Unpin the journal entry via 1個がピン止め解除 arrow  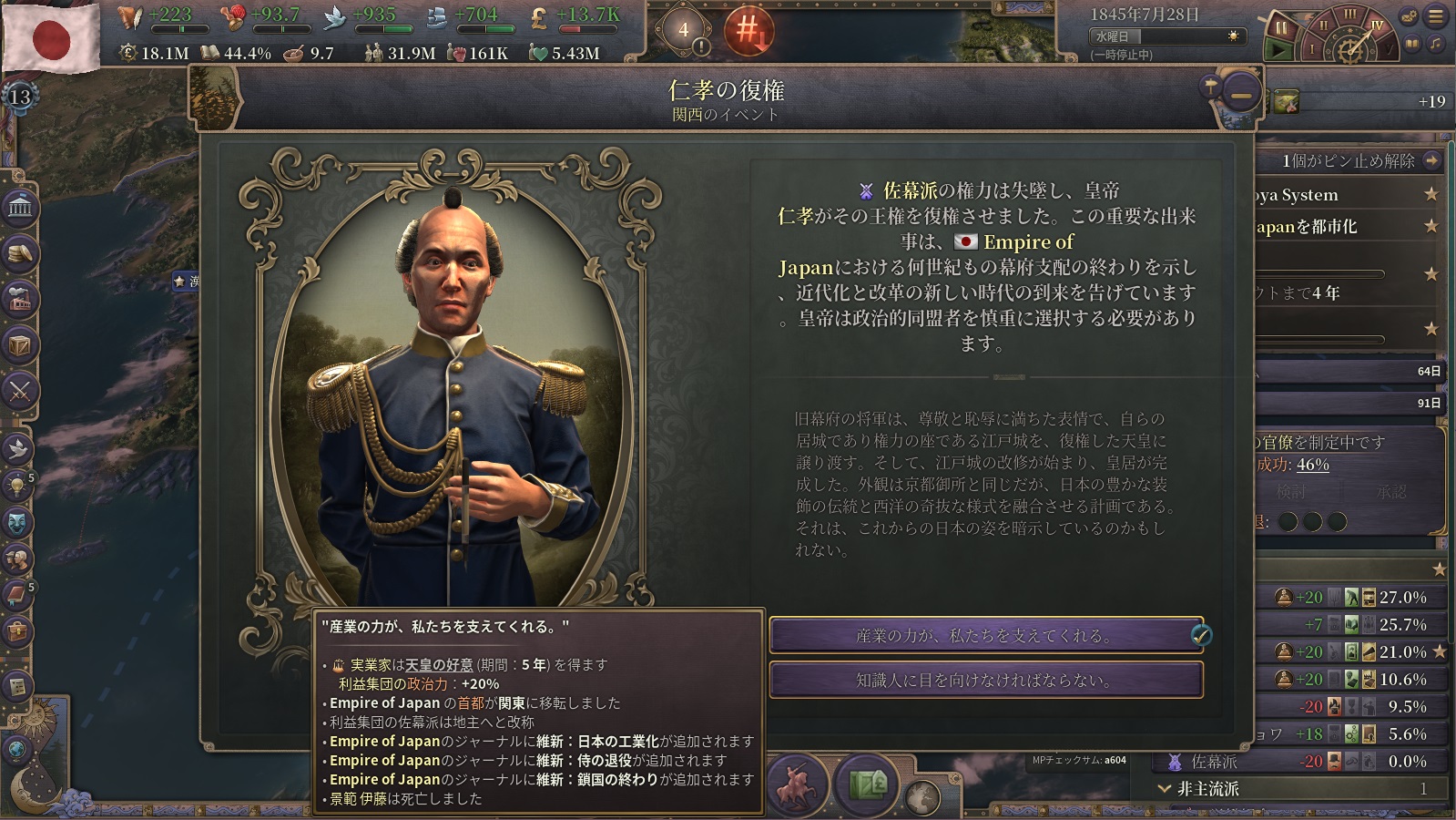click(x=1431, y=160)
